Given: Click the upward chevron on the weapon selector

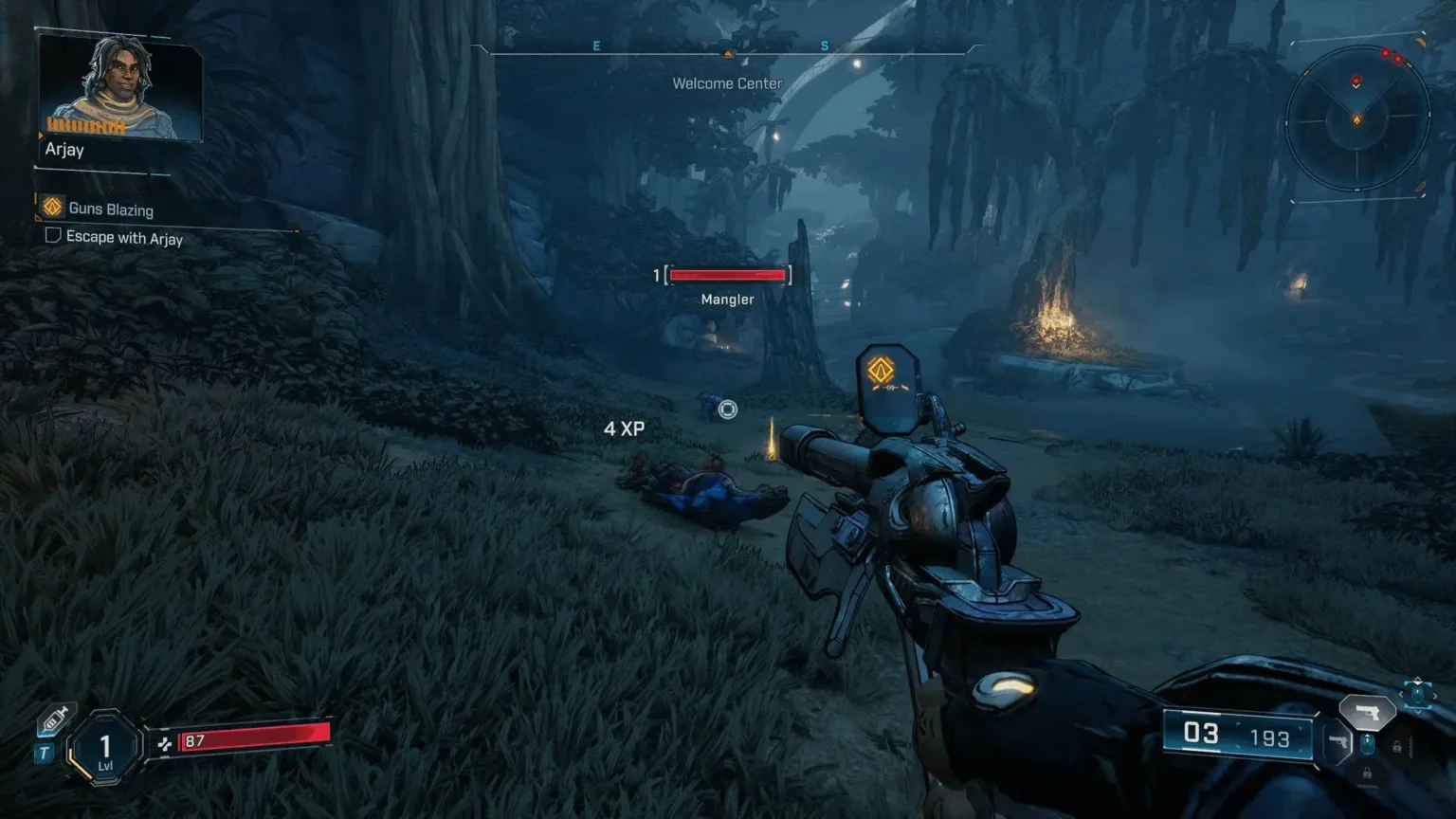Looking at the screenshot, I should pyautogui.click(x=1418, y=681).
